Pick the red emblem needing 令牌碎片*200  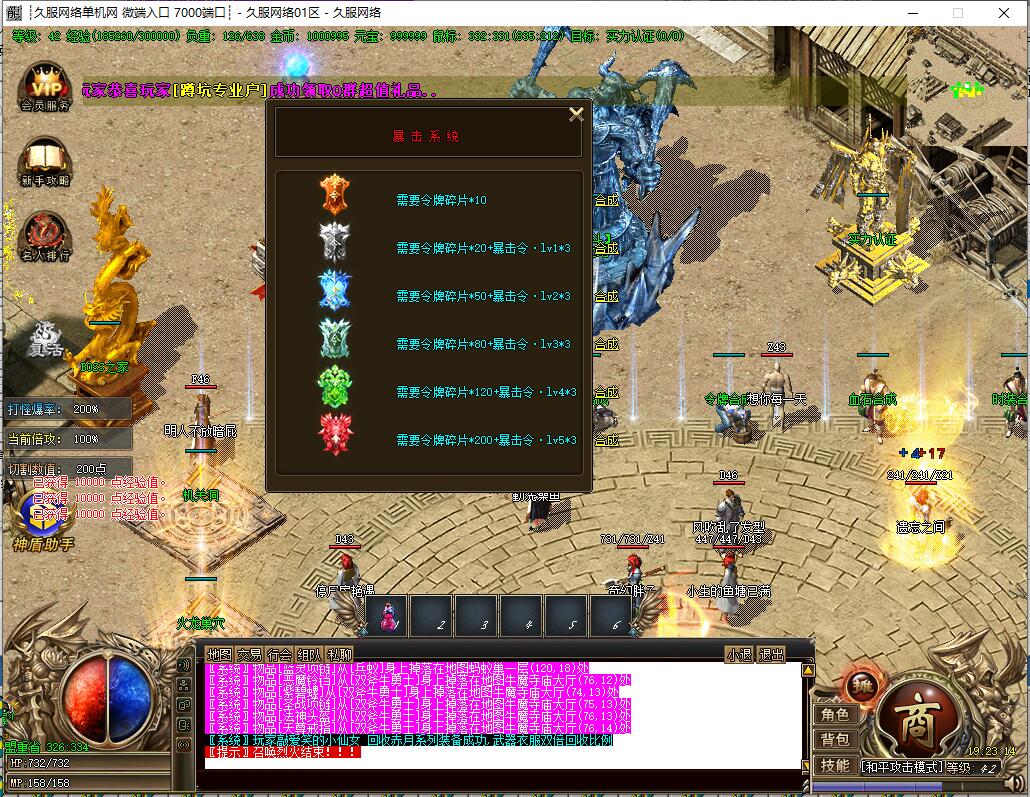(333, 434)
